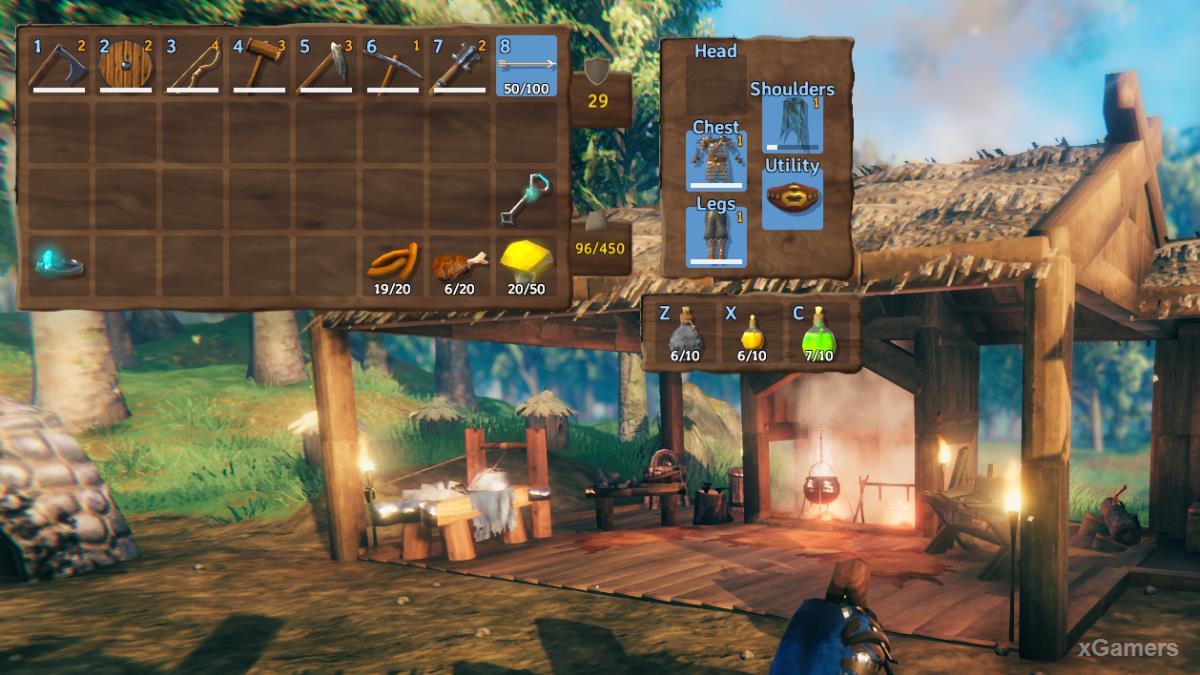
Task: Select the yellow potion in slot X
Action: point(752,336)
